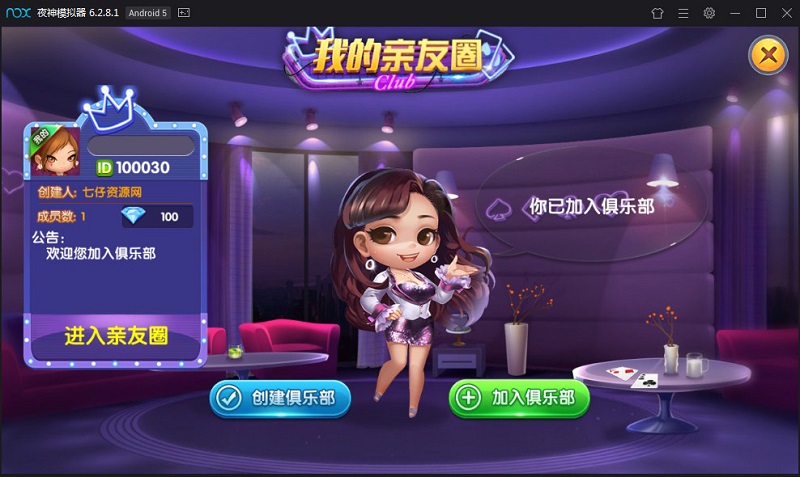Screen dimensions: 800x477
Task: Join a club via 加入俱乐部
Action: tap(519, 398)
